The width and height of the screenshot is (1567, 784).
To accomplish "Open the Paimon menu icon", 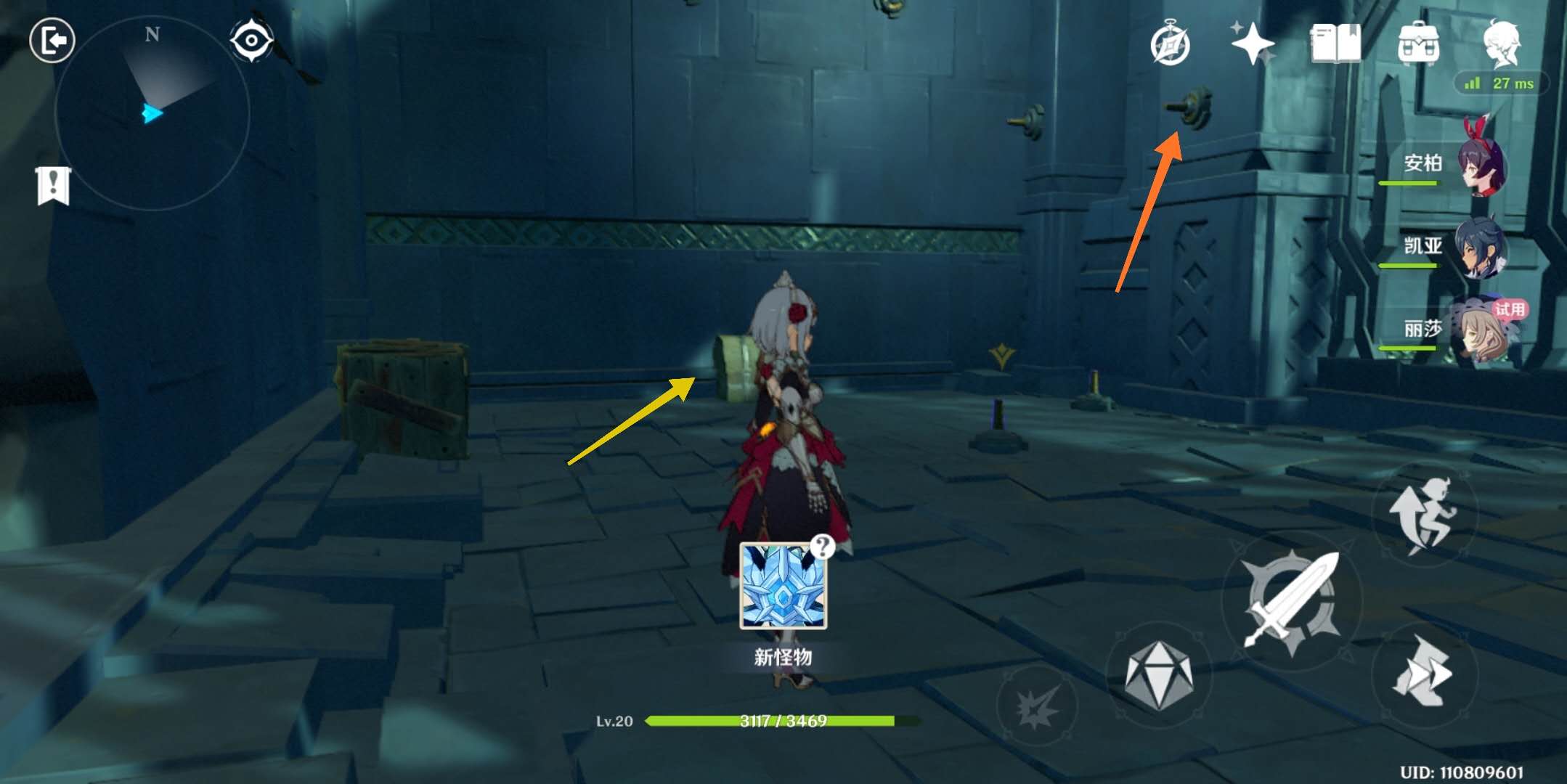I will point(1501,43).
